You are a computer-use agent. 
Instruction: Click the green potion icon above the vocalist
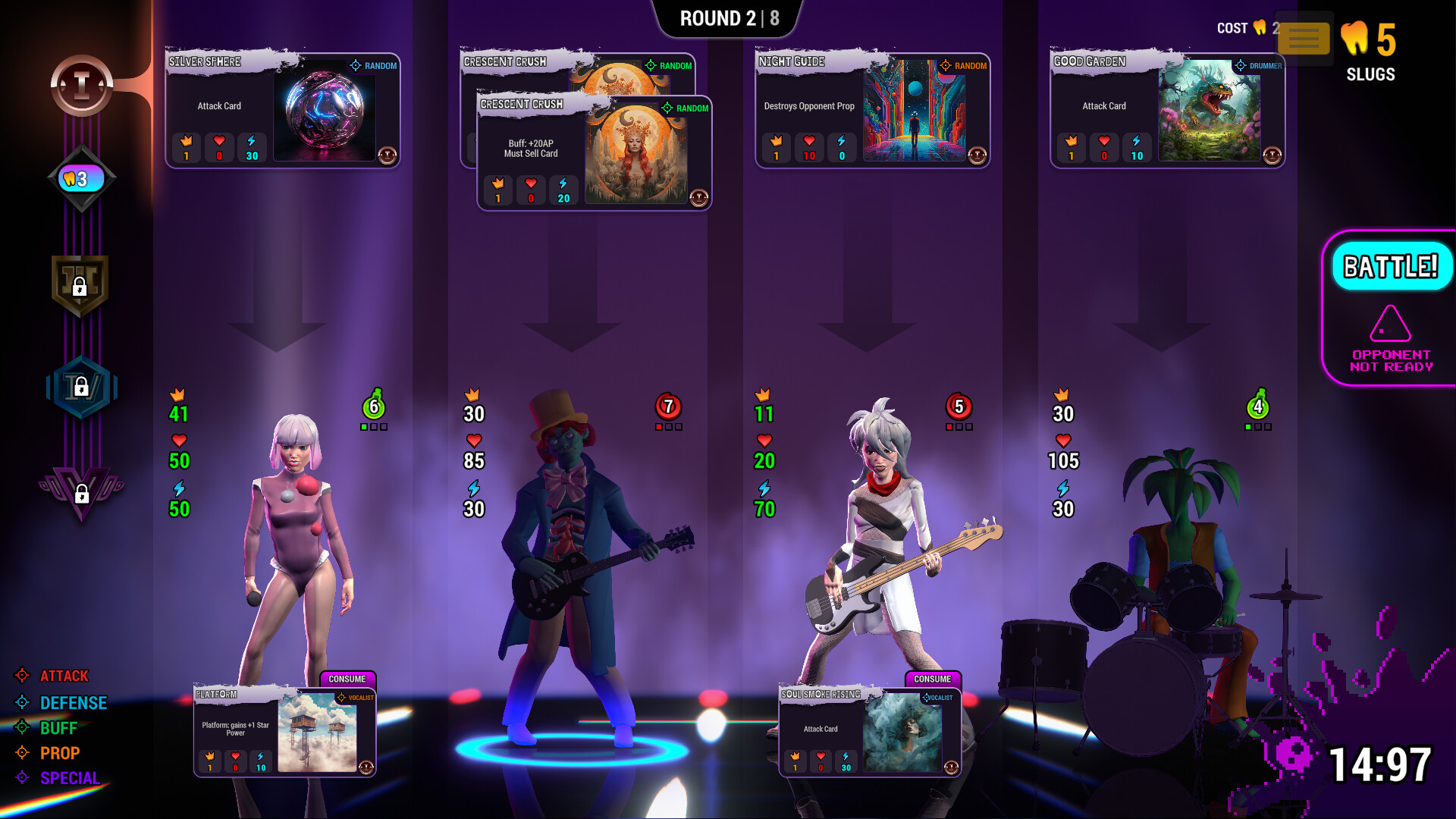372,407
